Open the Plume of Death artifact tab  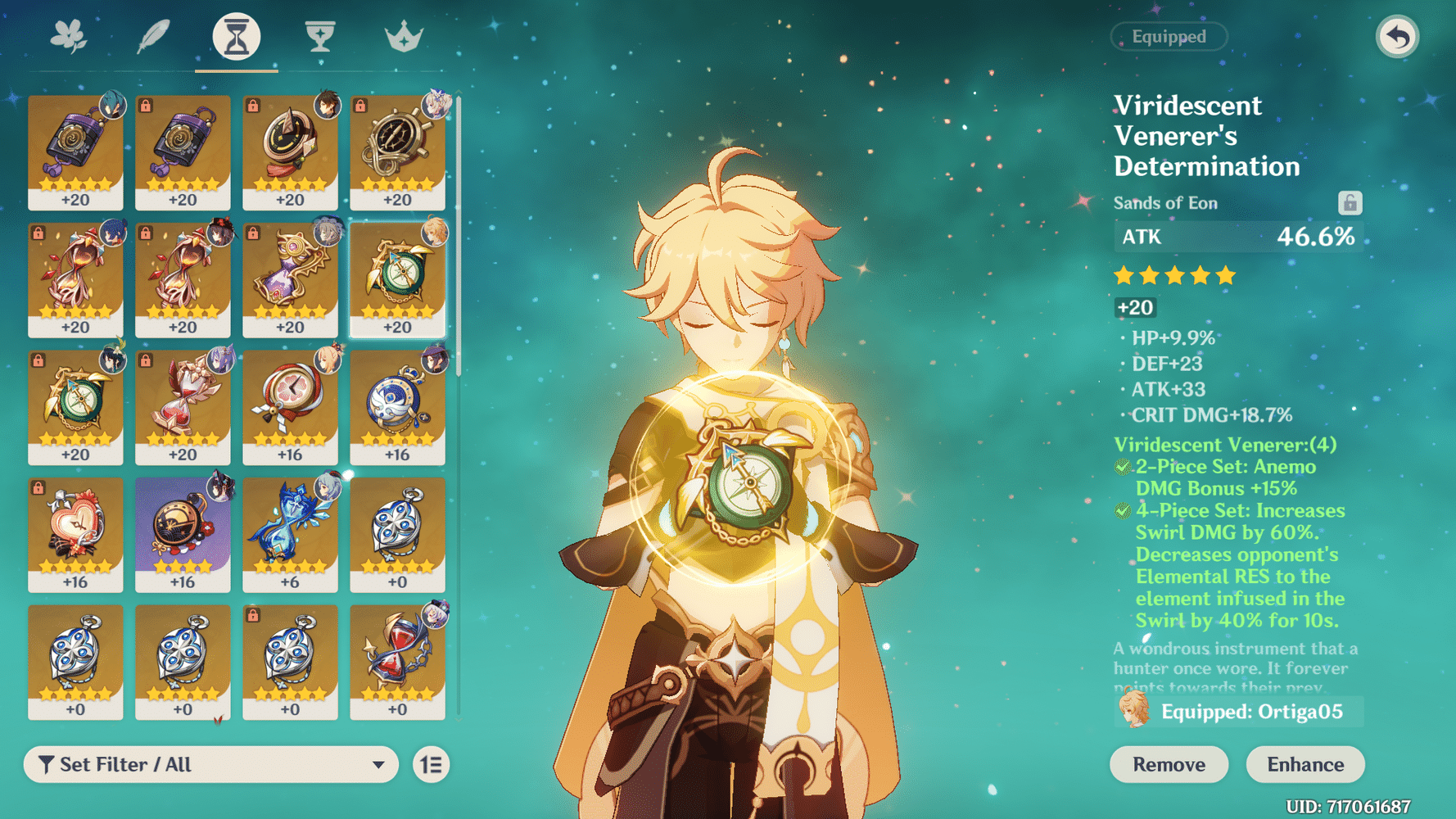(154, 34)
